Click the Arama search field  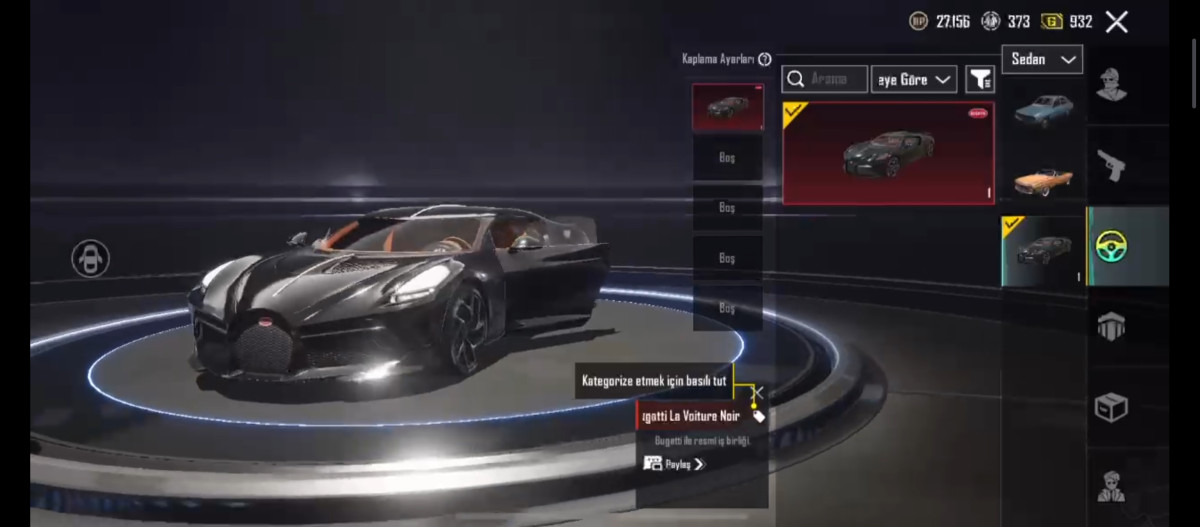(x=825, y=79)
